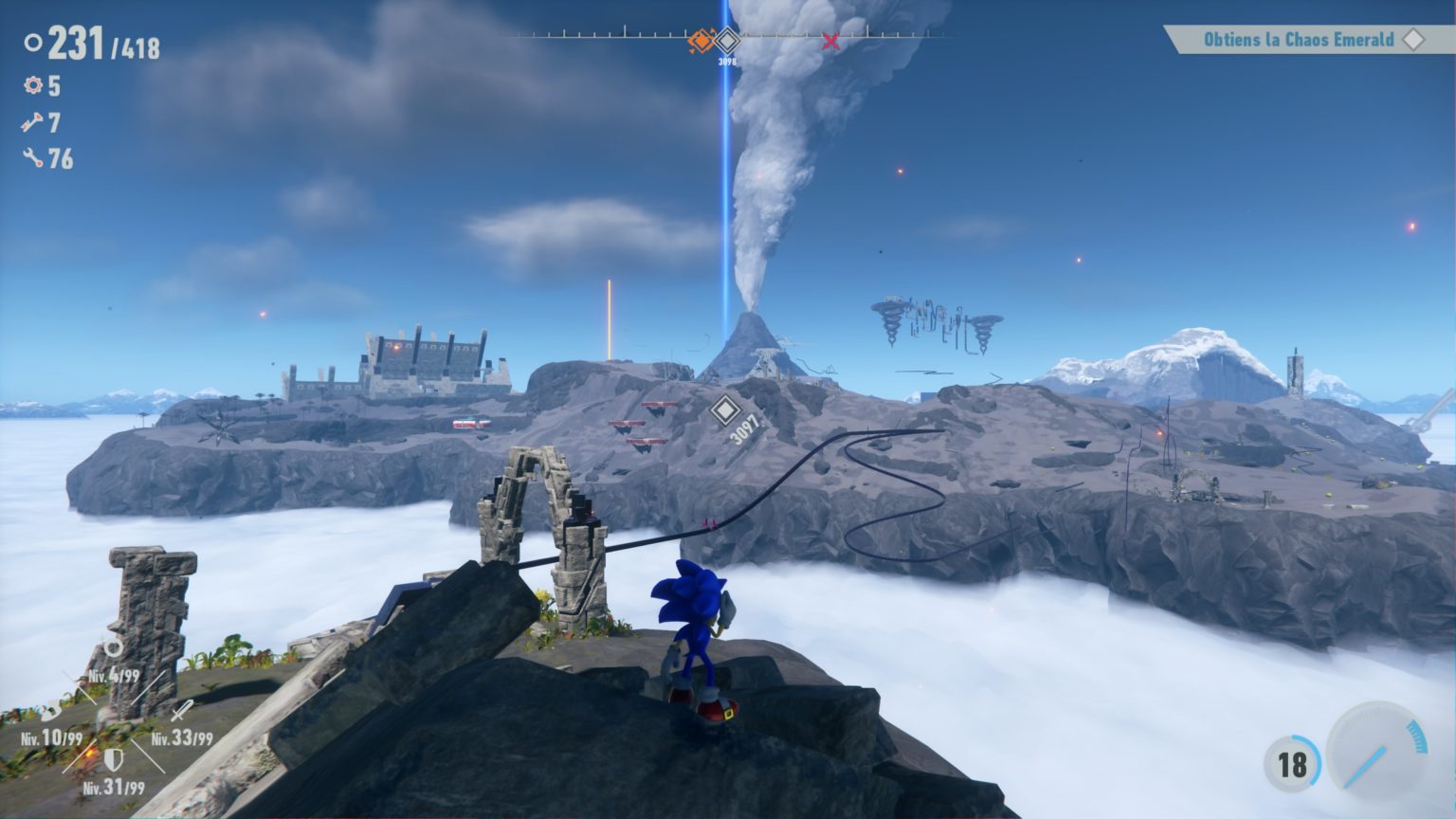Screen dimensions: 1456x819
Task: Click the distance label 3098 under the compass diamond
Action: (x=726, y=59)
